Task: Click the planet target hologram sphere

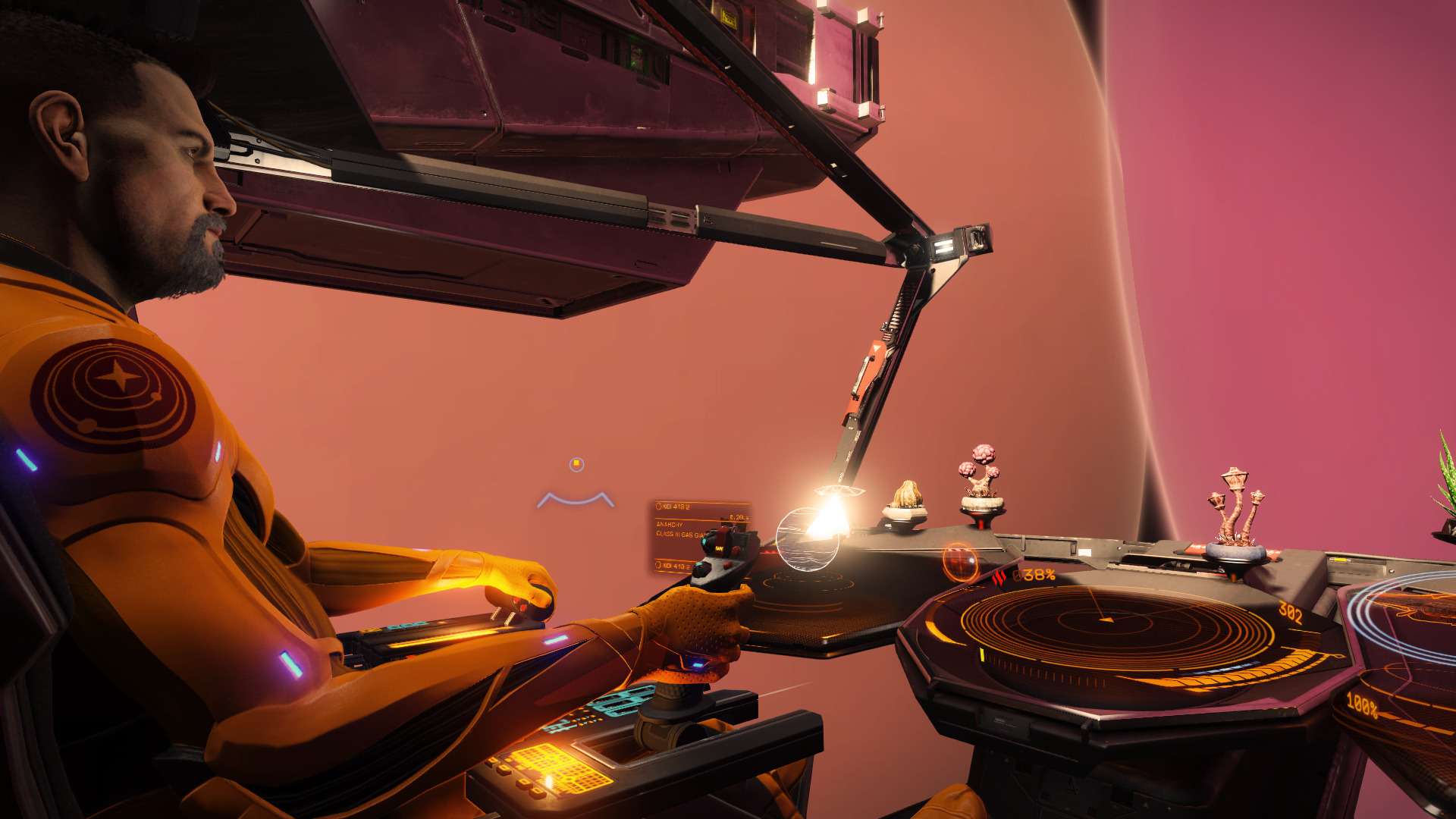Action: (806, 539)
